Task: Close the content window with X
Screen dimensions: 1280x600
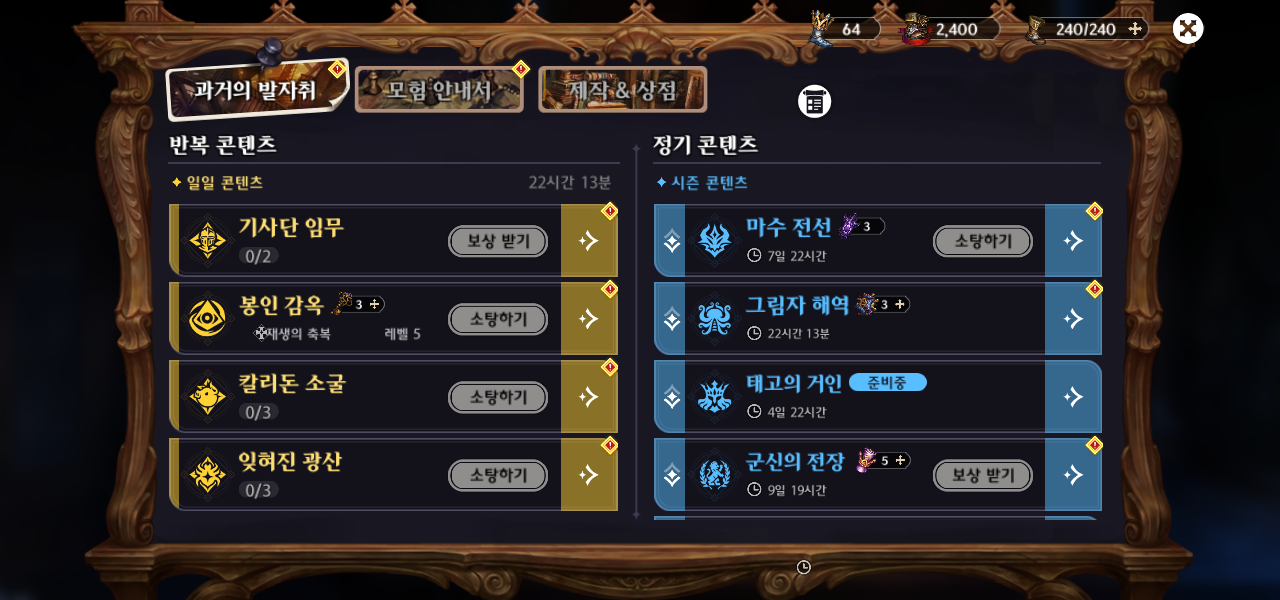Action: click(x=1187, y=29)
